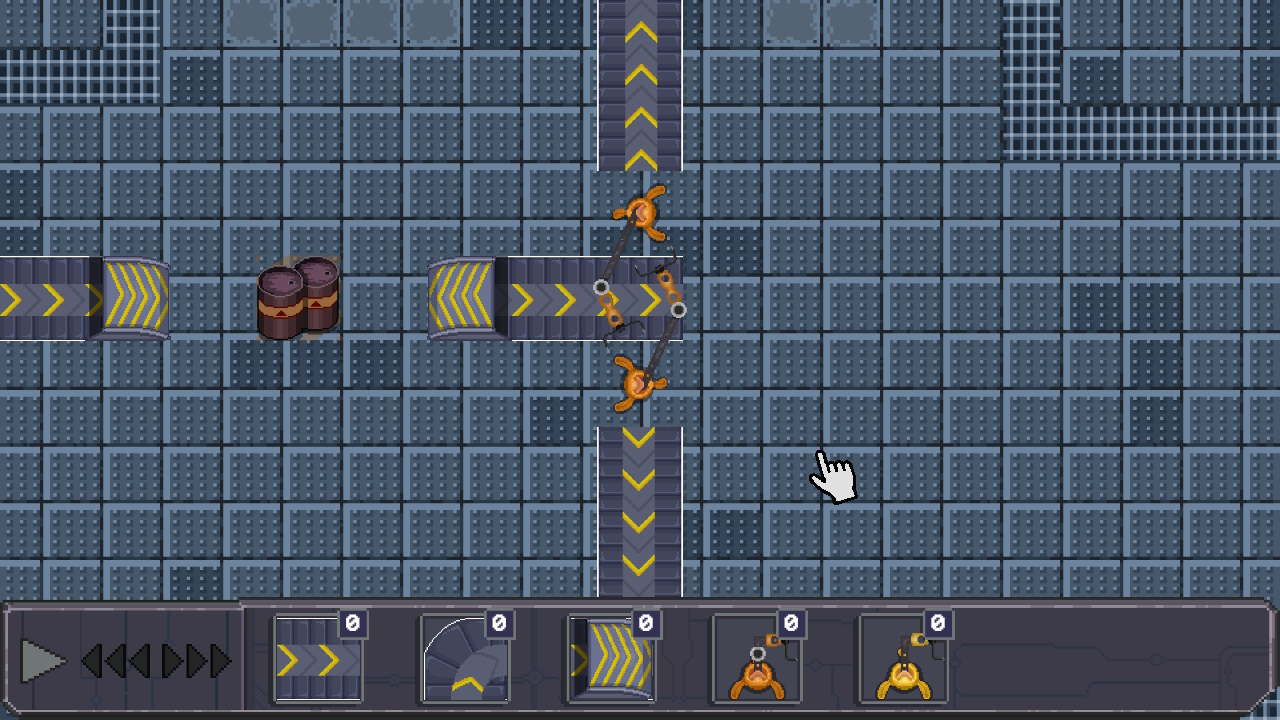Click the fast-forward double arrow control
This screenshot has height=720, width=1280.
[210, 660]
